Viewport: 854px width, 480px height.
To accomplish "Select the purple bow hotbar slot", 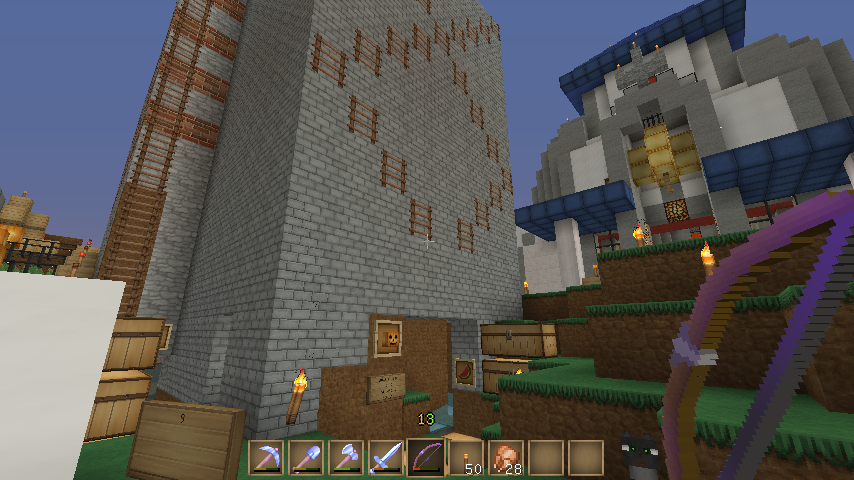I will click(x=426, y=458).
